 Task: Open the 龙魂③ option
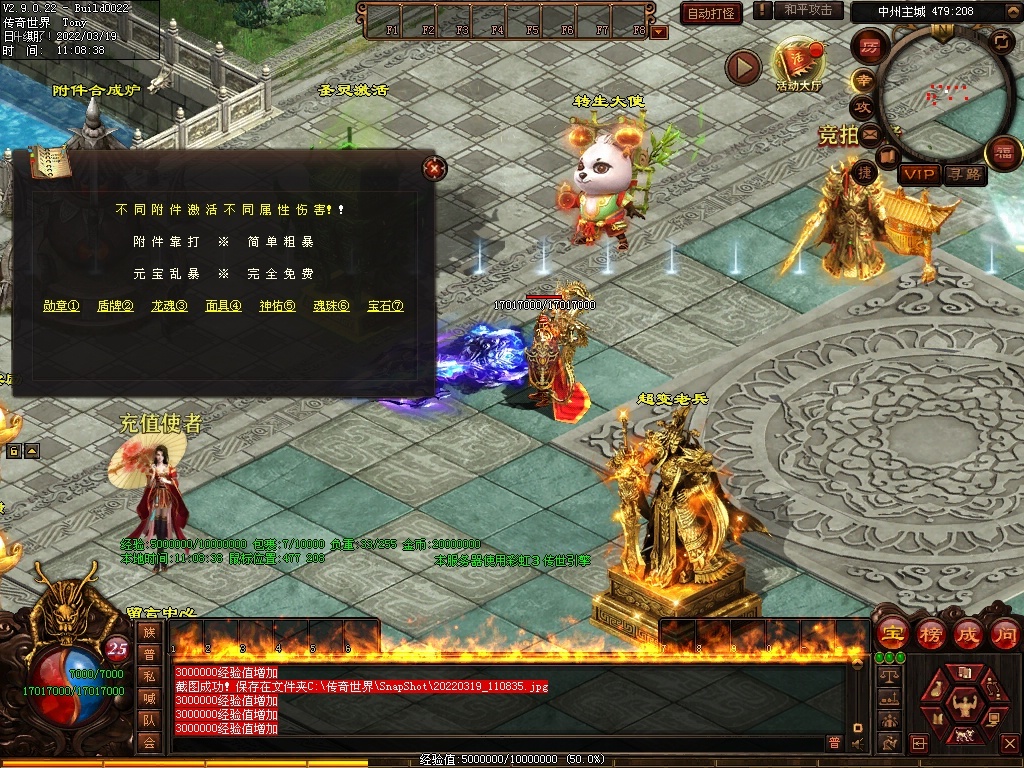(x=169, y=306)
